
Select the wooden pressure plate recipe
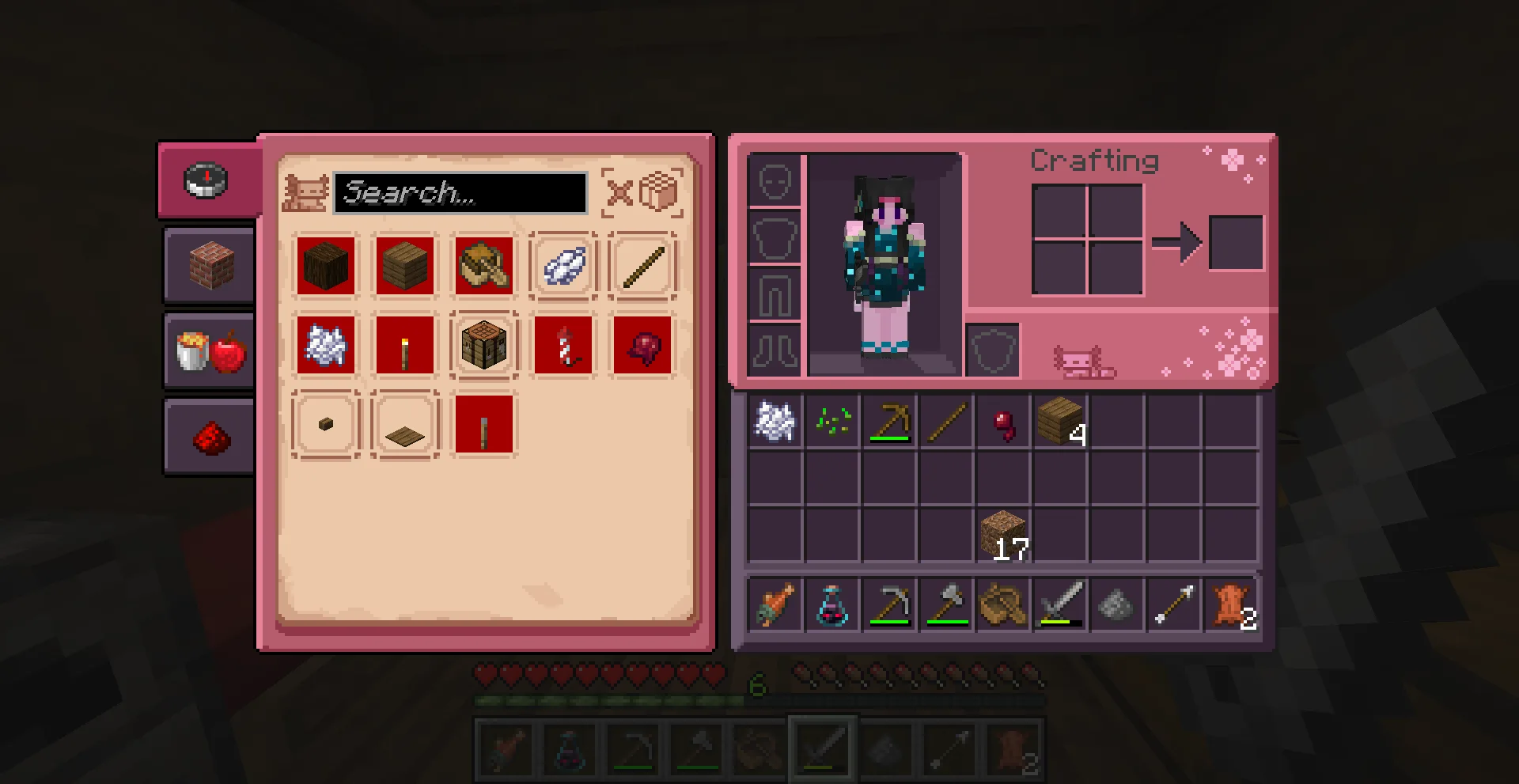(405, 424)
